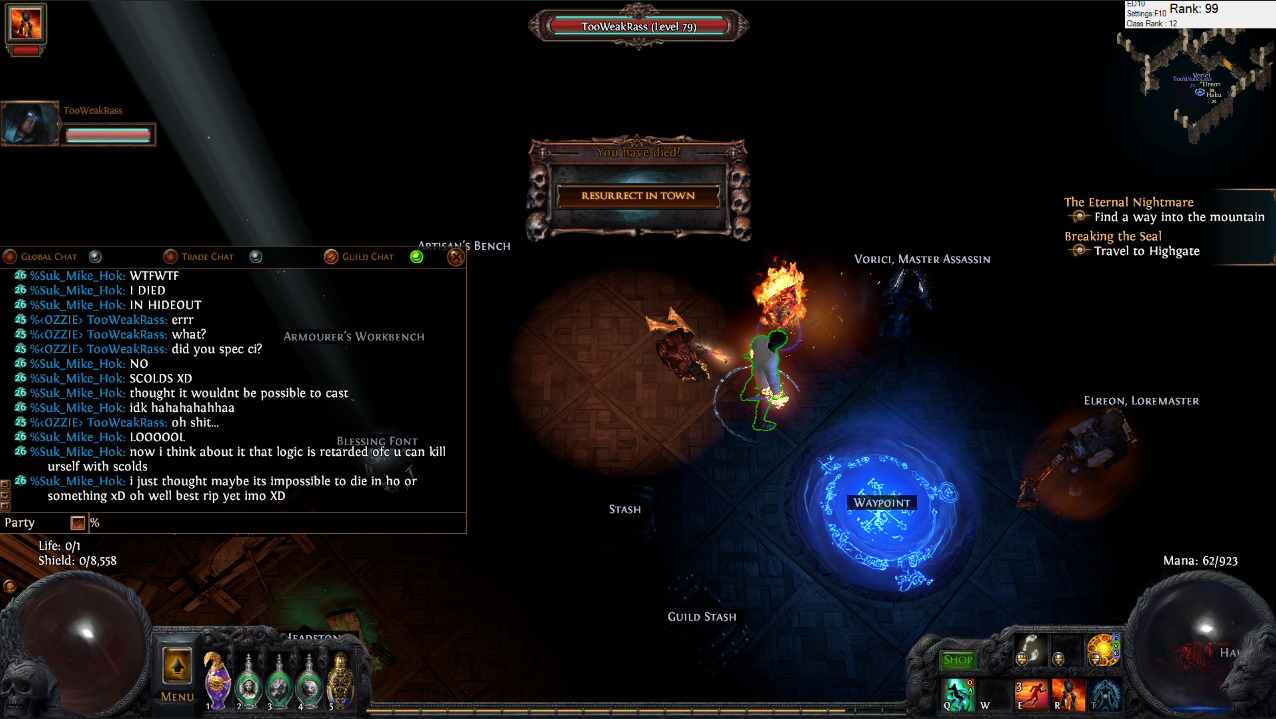
Task: Select TooWeakRass party member portrait
Action: click(x=28, y=124)
